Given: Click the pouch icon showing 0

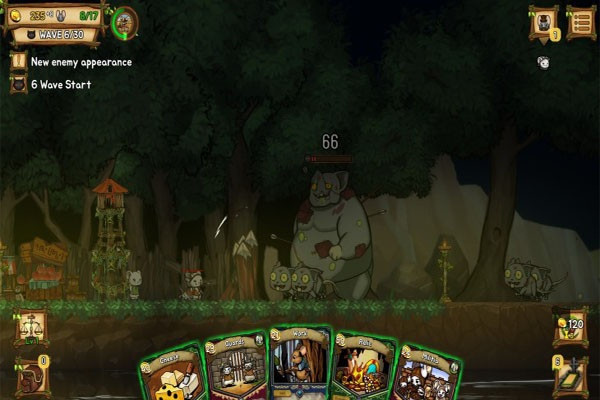Looking at the screenshot, I should (31, 376).
